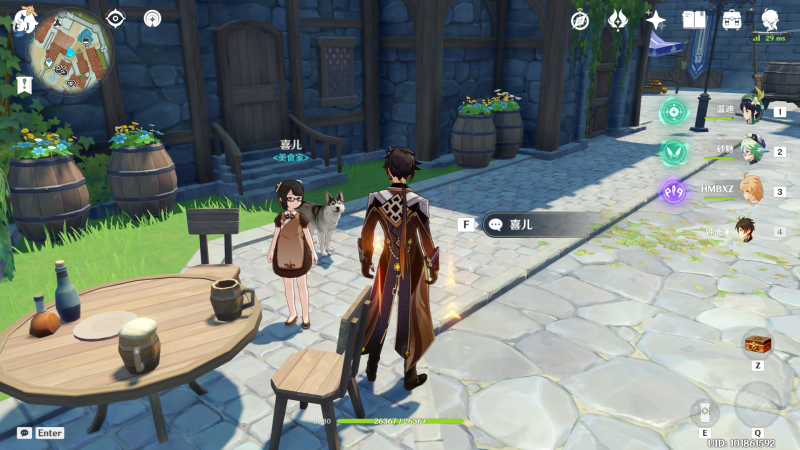800x450 pixels.
Task: Click the circular icon beside elemental sight
Action: tap(152, 18)
